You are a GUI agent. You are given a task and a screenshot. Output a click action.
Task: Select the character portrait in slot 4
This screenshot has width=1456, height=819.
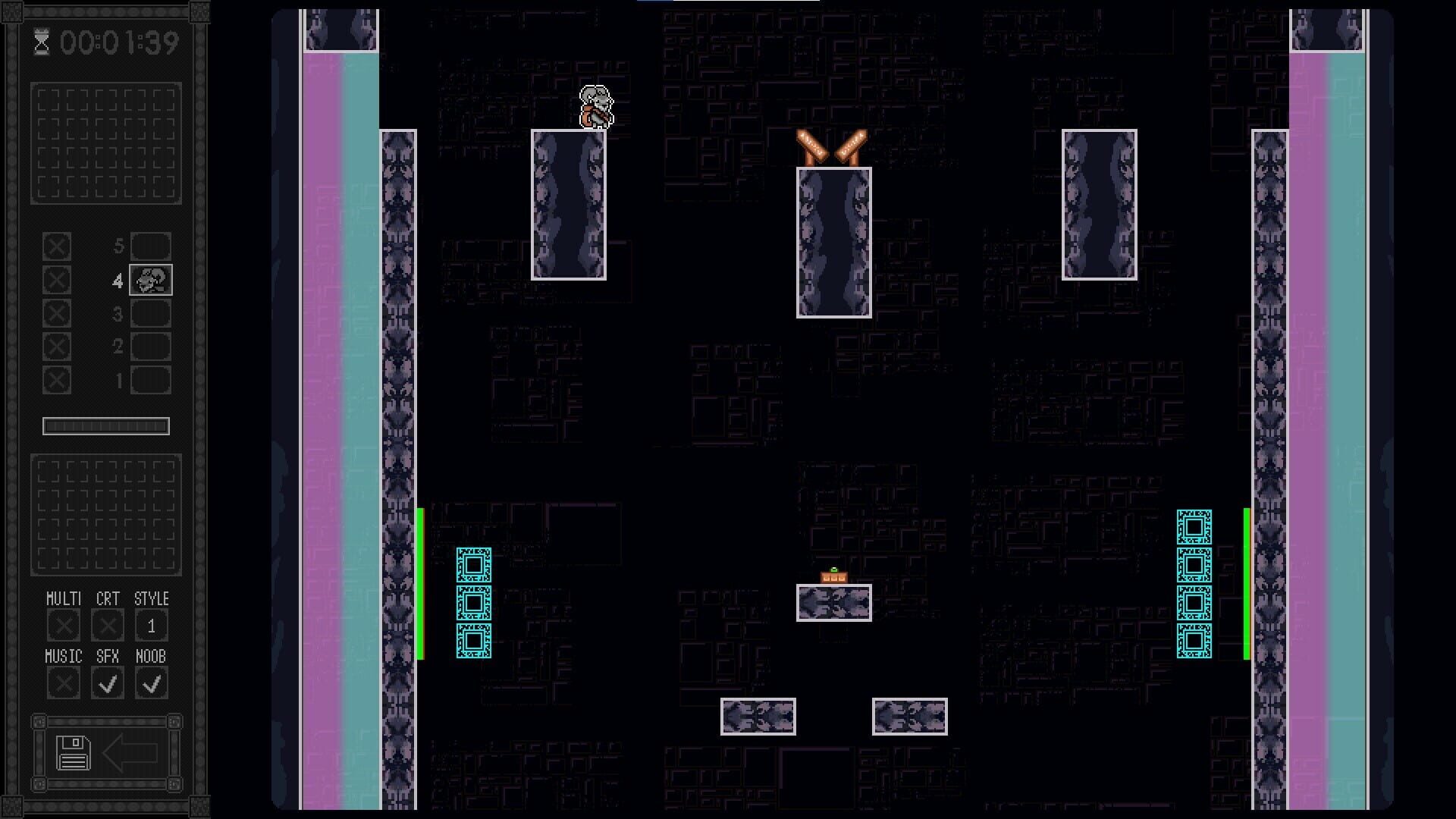tap(150, 280)
